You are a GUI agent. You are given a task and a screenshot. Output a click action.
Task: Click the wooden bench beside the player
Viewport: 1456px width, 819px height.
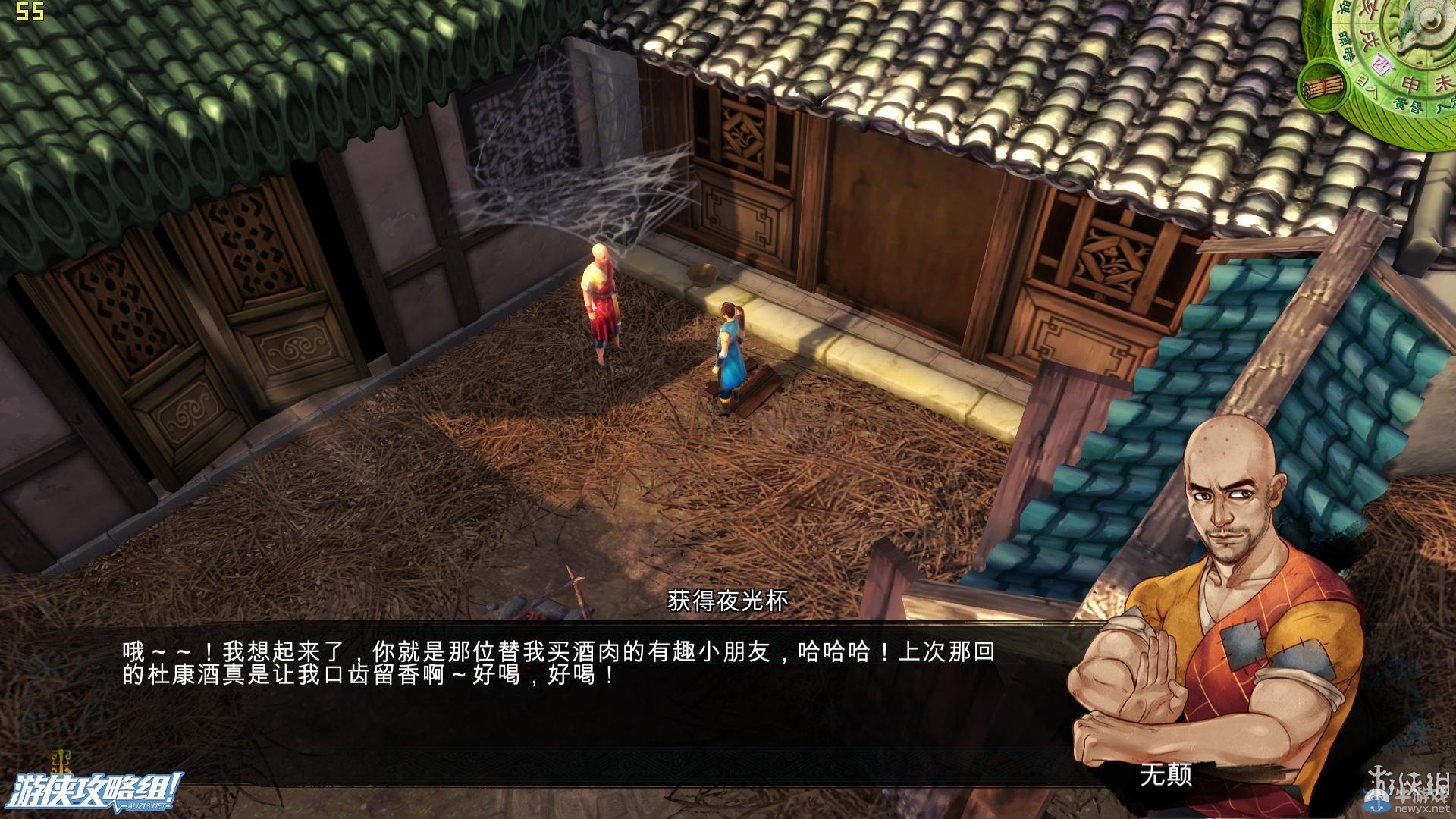[x=758, y=387]
